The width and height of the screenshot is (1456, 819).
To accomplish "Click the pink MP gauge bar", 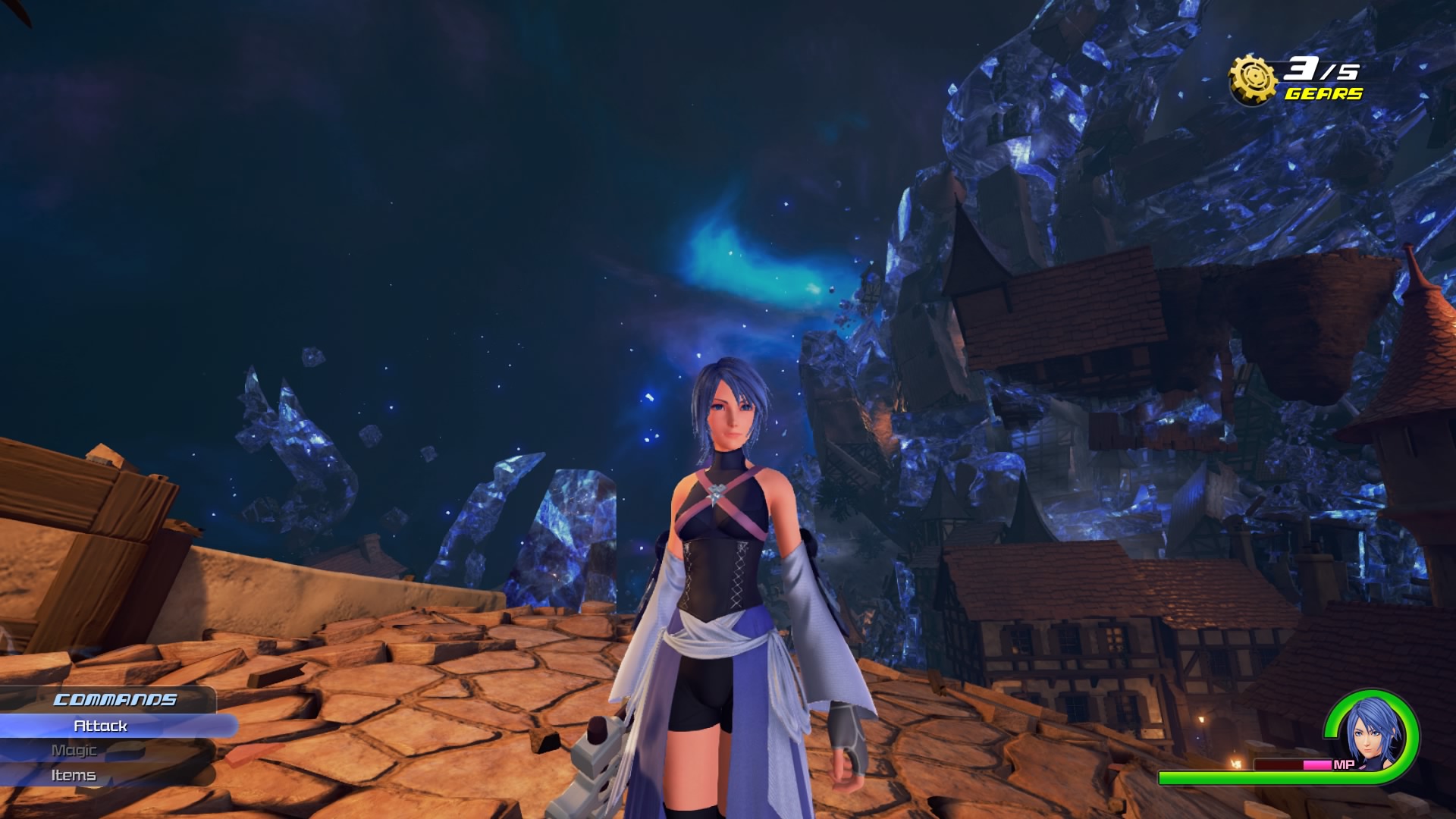I will 1317,764.
